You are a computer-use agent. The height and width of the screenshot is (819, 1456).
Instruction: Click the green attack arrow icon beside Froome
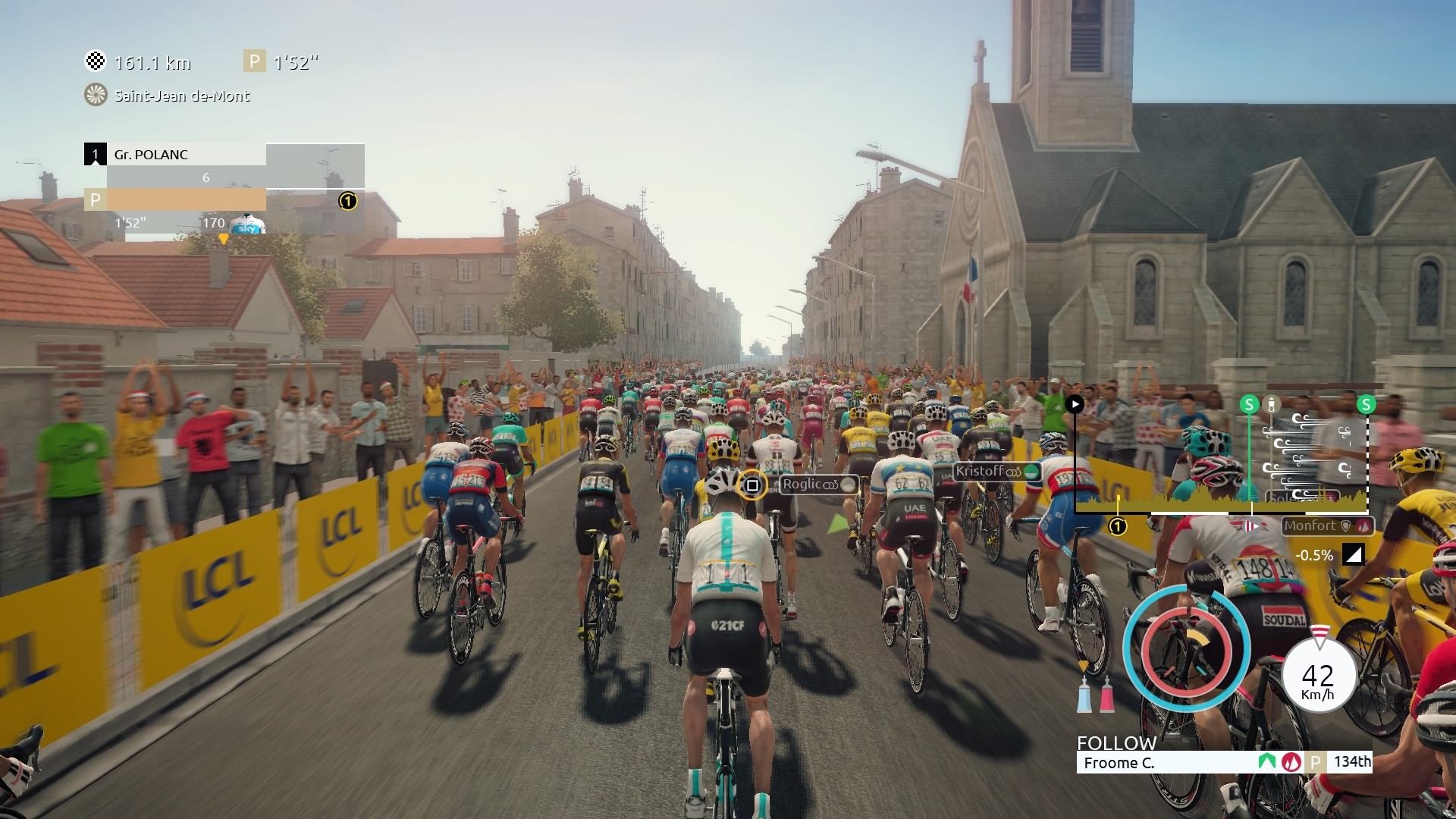pyautogui.click(x=1266, y=761)
